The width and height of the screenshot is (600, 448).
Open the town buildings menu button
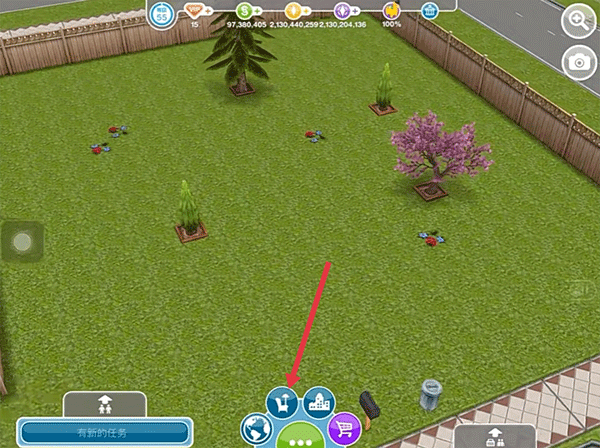(318, 403)
